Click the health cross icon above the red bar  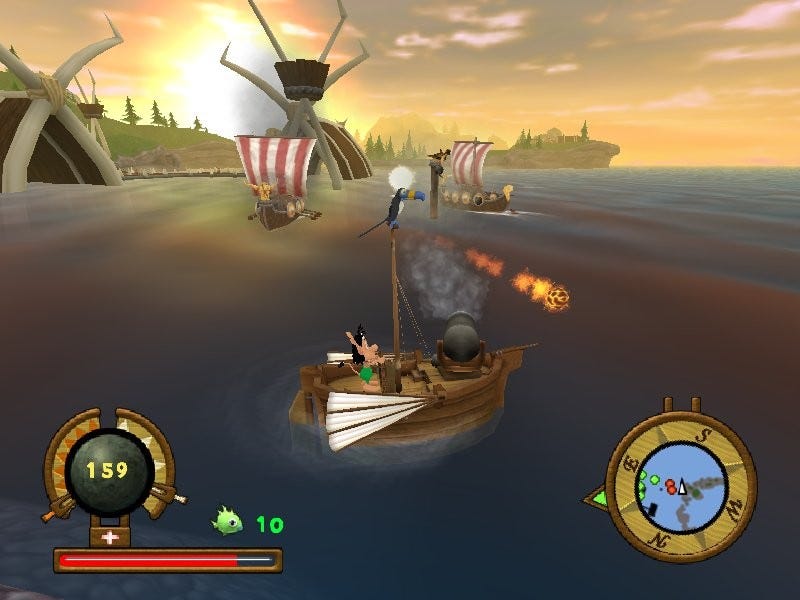(x=110, y=536)
